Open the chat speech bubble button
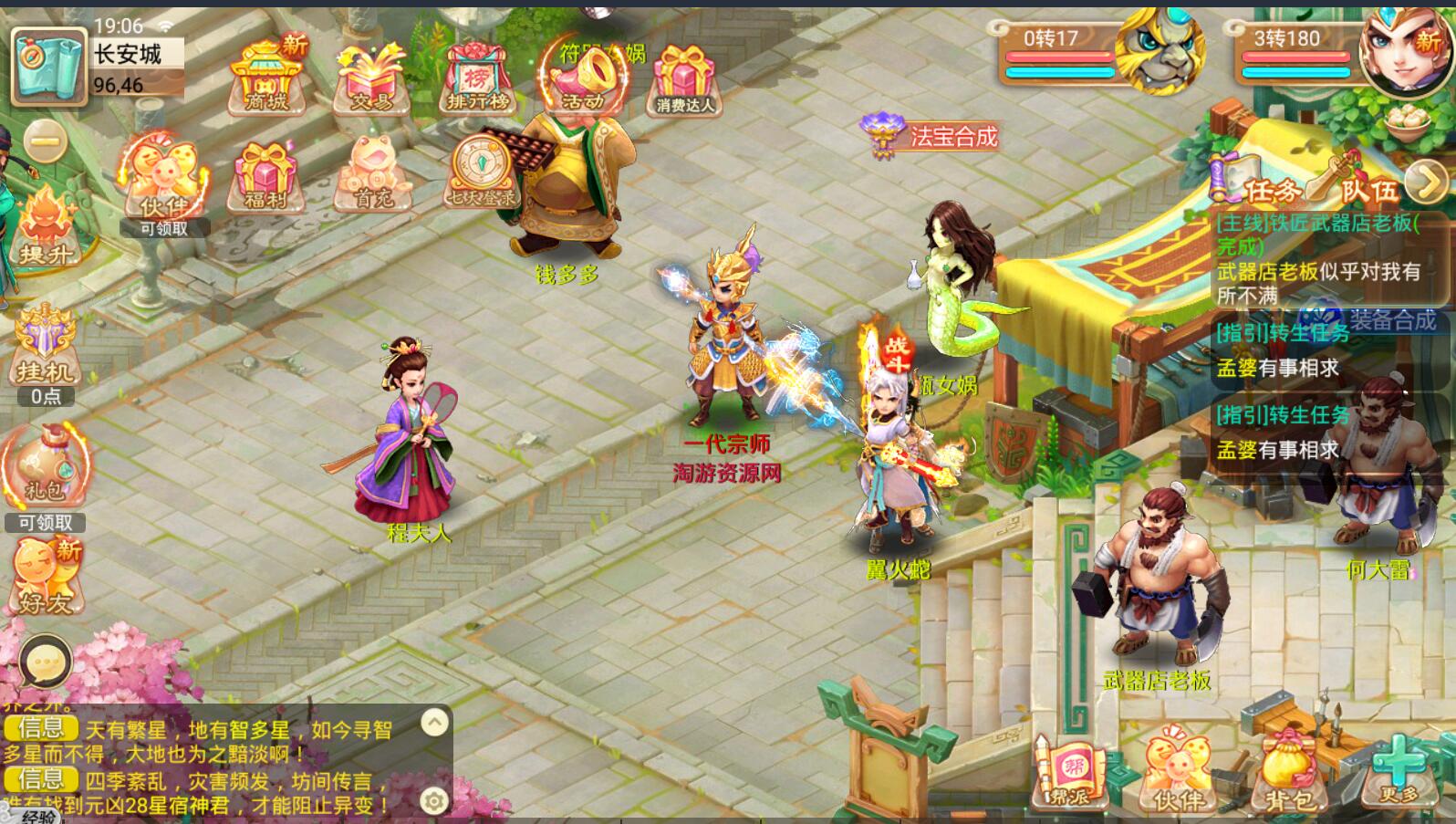The height and width of the screenshot is (824, 1456). [x=45, y=662]
